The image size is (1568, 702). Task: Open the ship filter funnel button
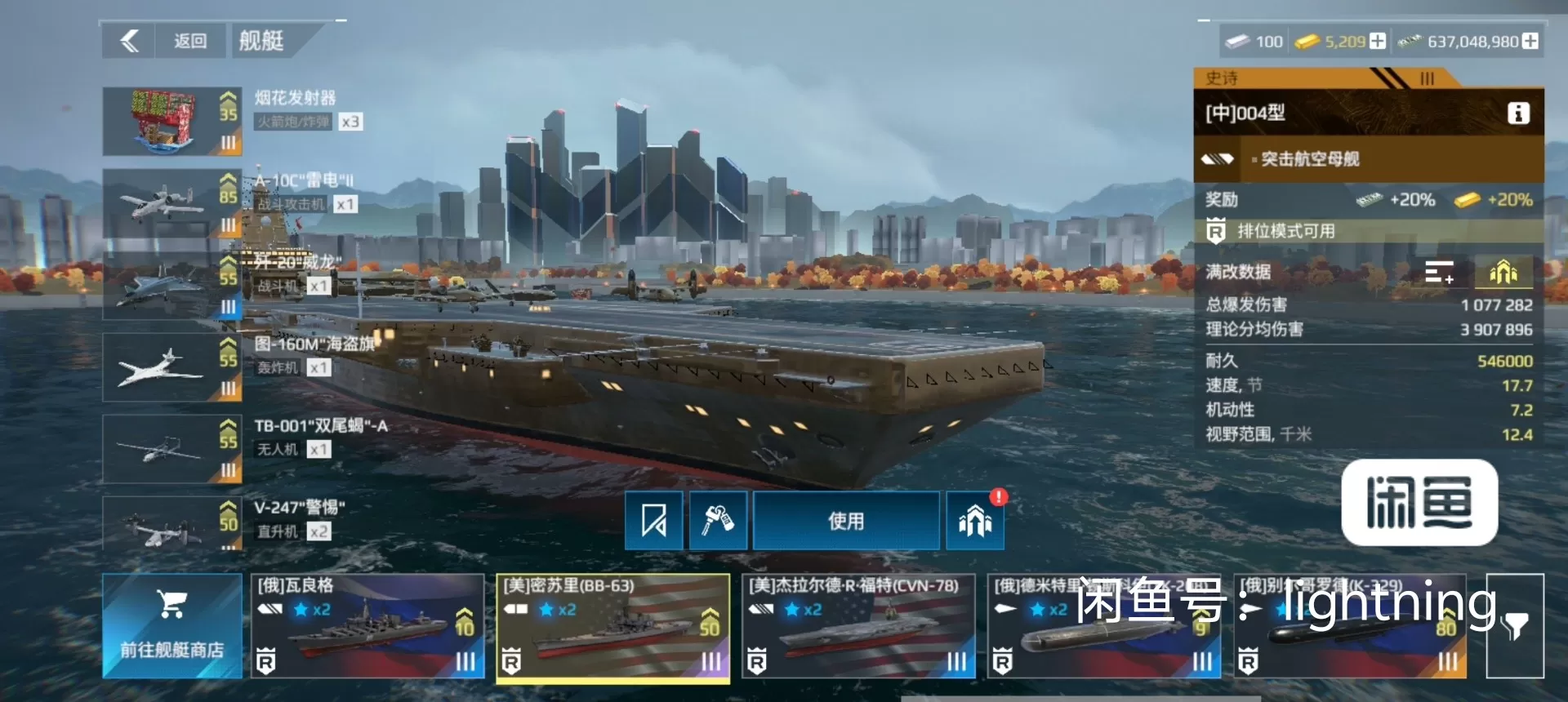point(1514,626)
